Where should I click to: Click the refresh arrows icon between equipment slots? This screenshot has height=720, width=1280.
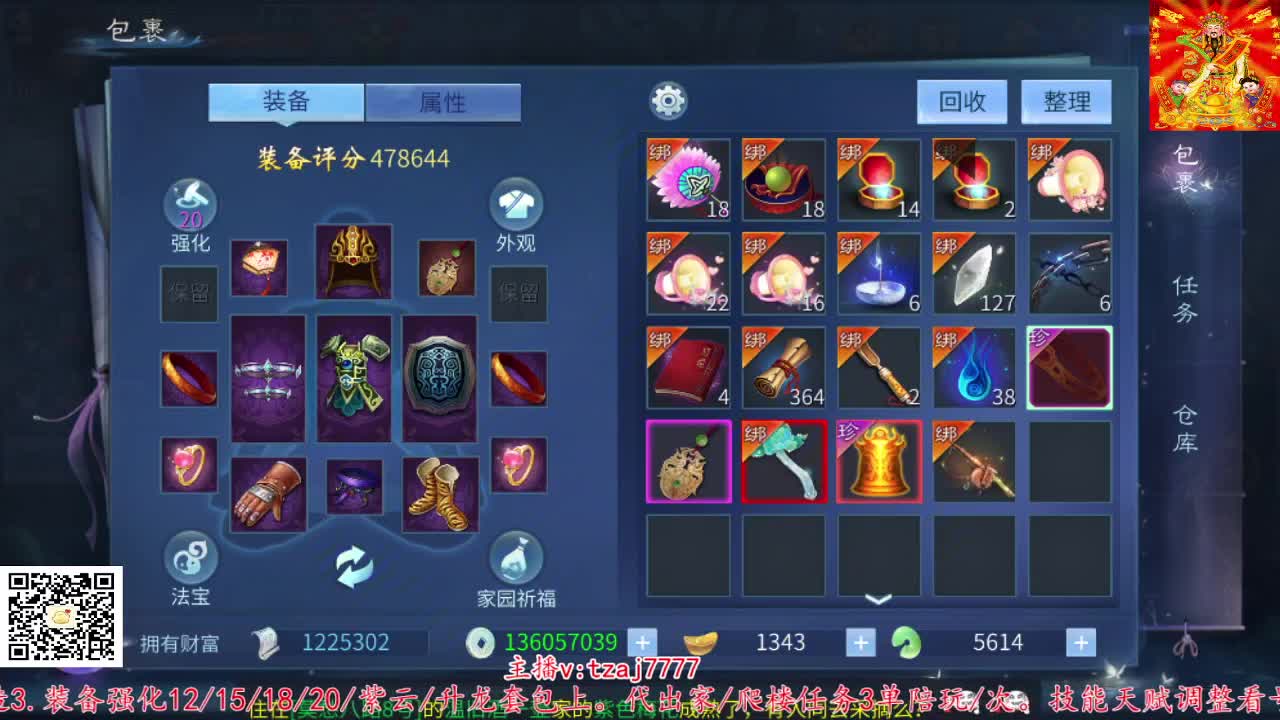point(353,564)
